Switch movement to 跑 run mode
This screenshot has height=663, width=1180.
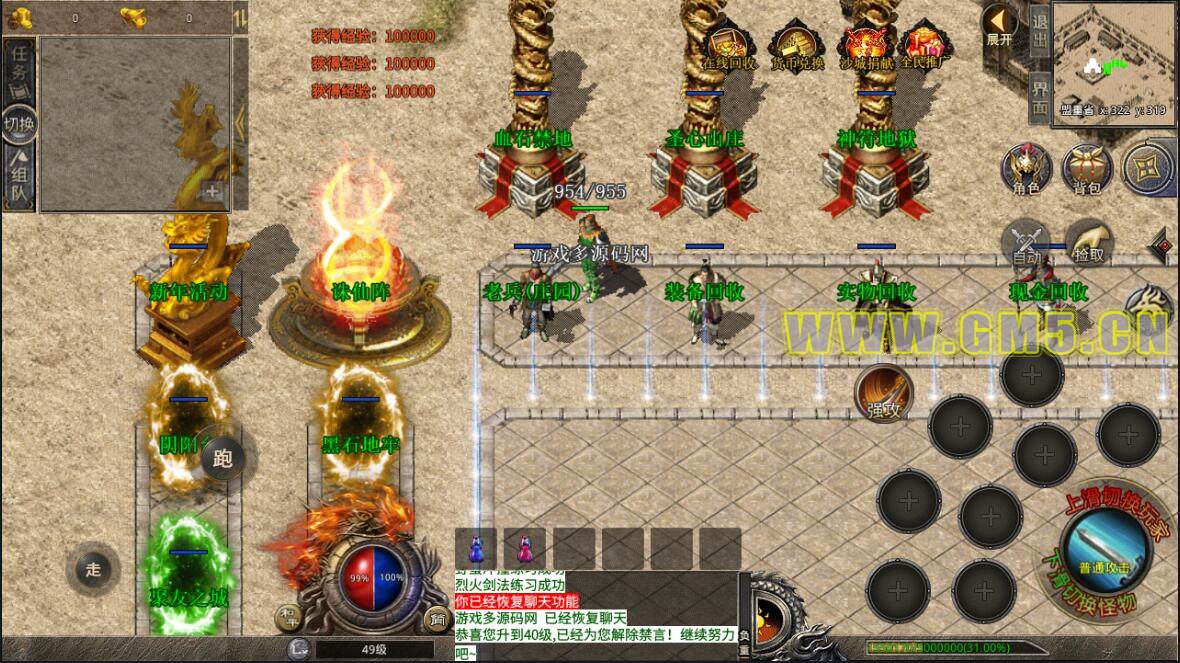pos(222,459)
